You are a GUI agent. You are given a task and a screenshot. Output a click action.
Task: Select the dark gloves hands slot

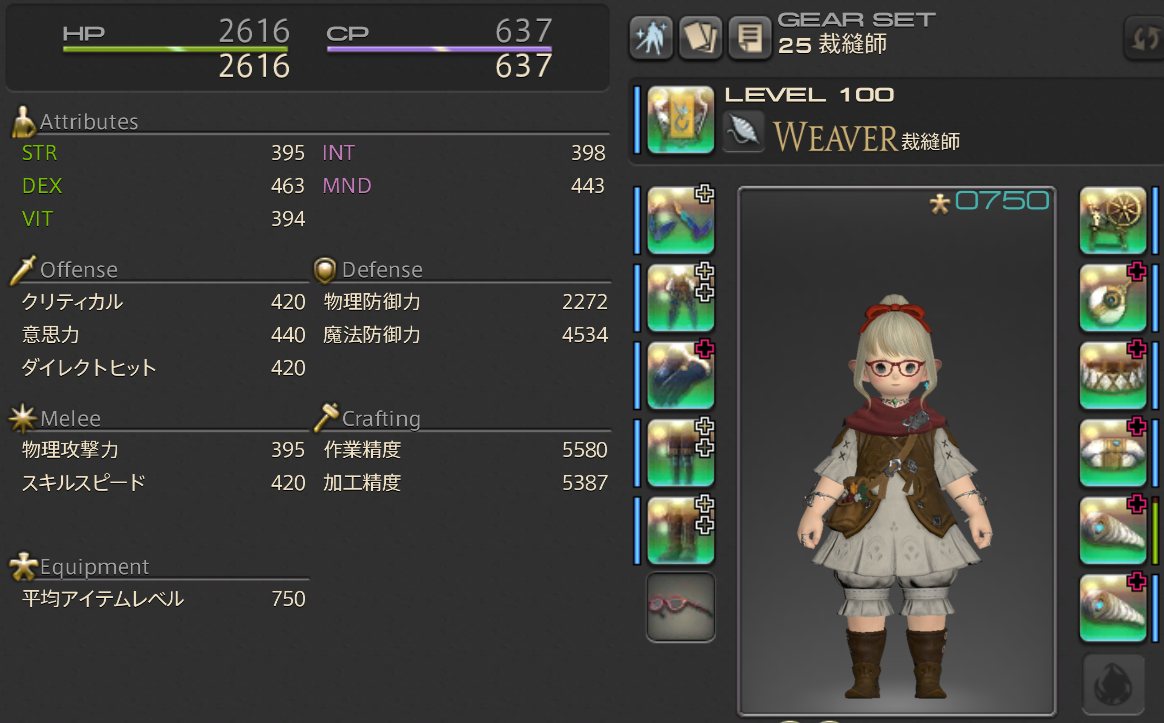(x=680, y=375)
